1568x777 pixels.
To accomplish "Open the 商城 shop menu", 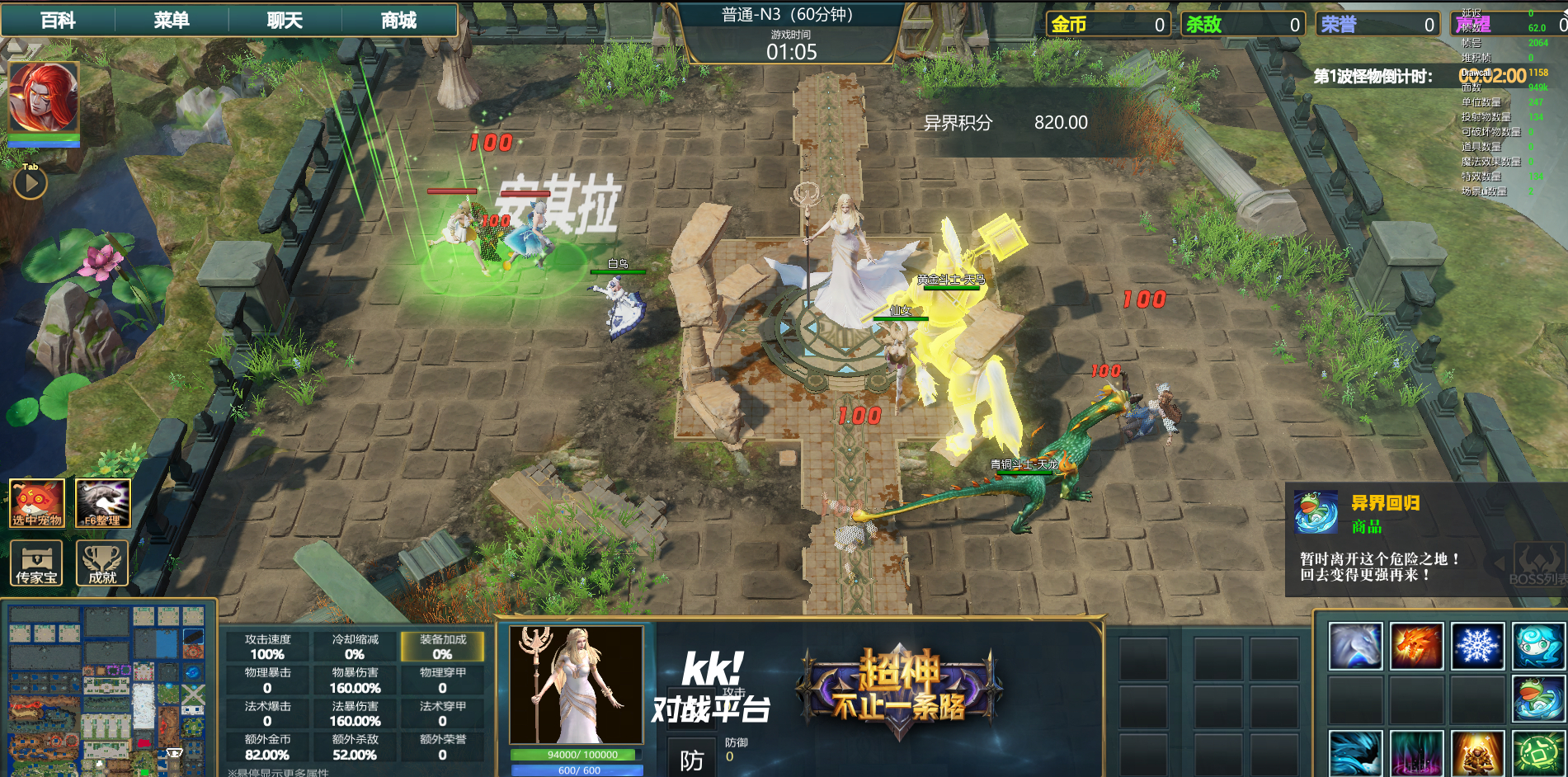I will [x=398, y=20].
